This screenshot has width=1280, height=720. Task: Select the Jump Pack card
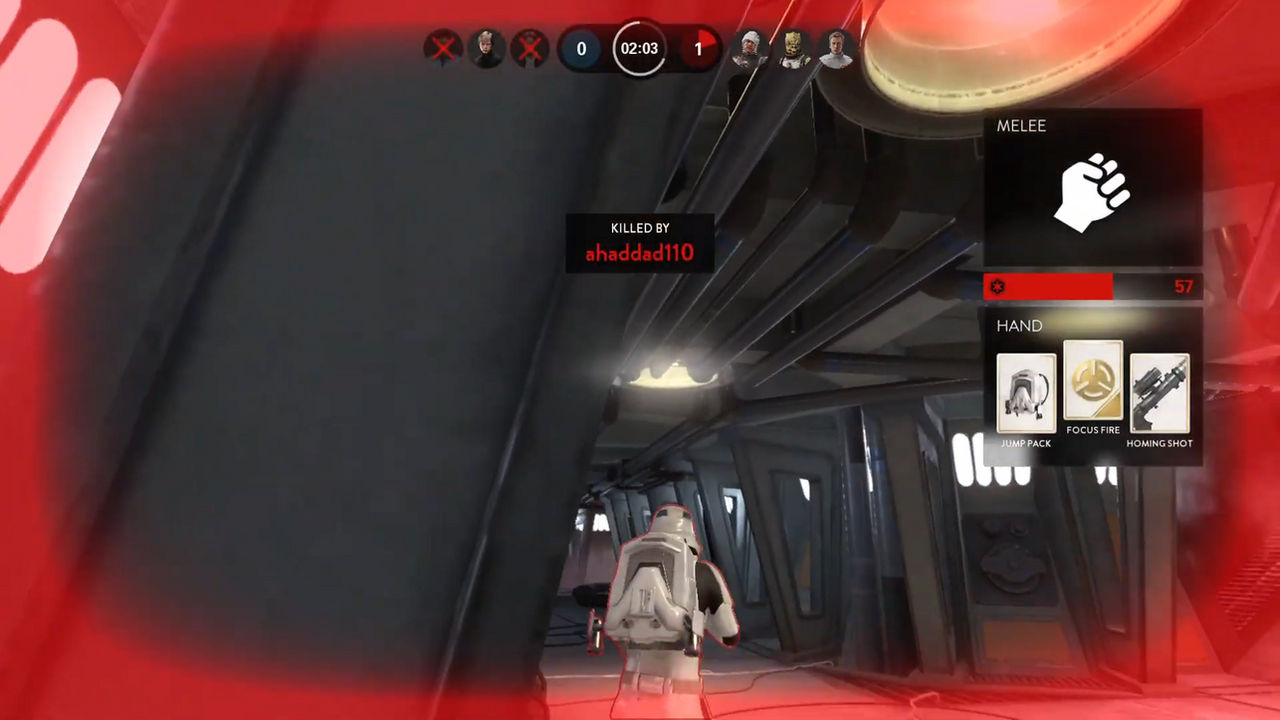point(1026,393)
